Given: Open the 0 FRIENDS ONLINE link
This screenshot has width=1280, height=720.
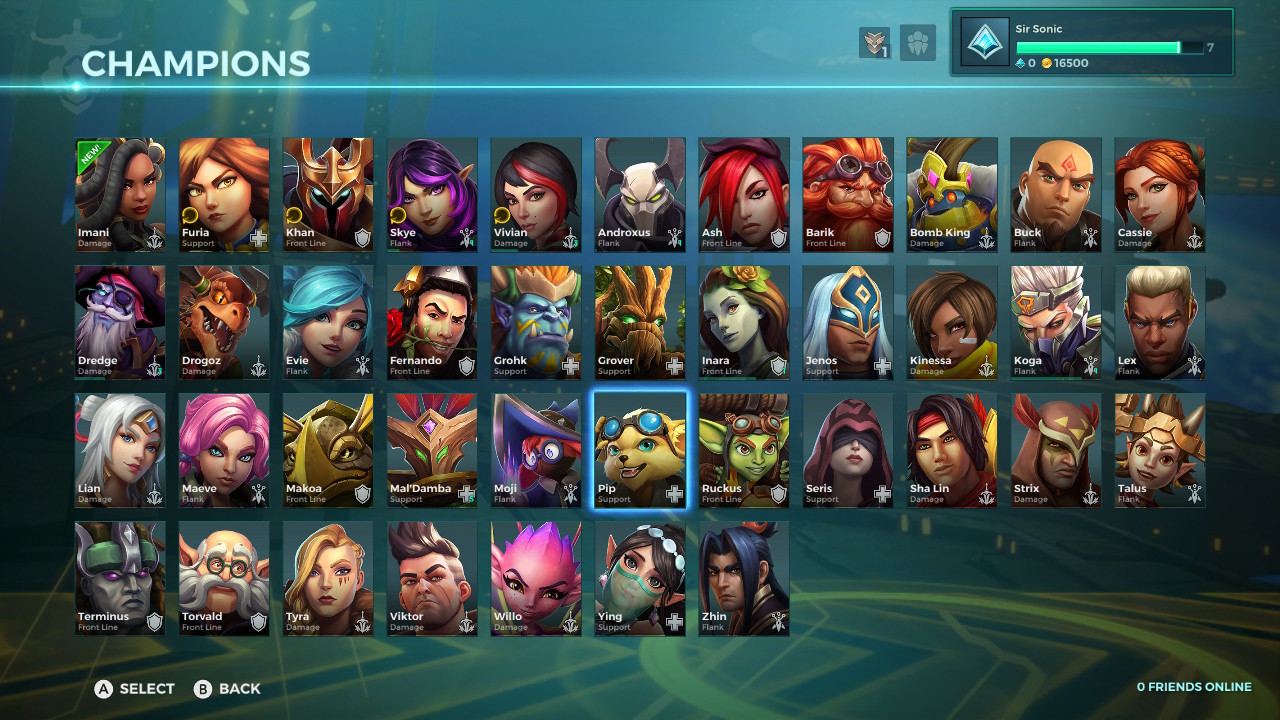Looking at the screenshot, I should click(x=1194, y=687).
